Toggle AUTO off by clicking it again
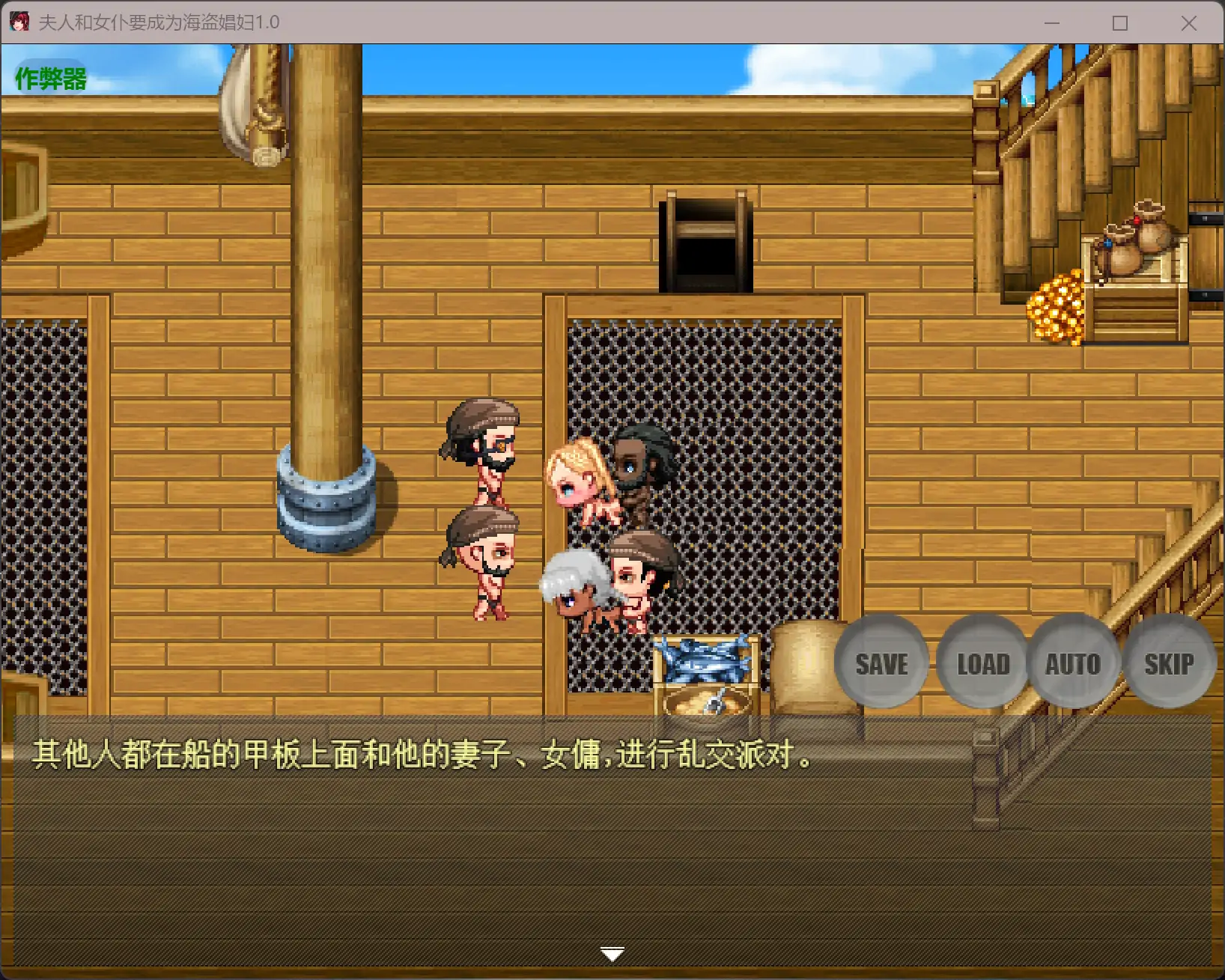Screen dimensions: 1225x980 [x=1074, y=663]
